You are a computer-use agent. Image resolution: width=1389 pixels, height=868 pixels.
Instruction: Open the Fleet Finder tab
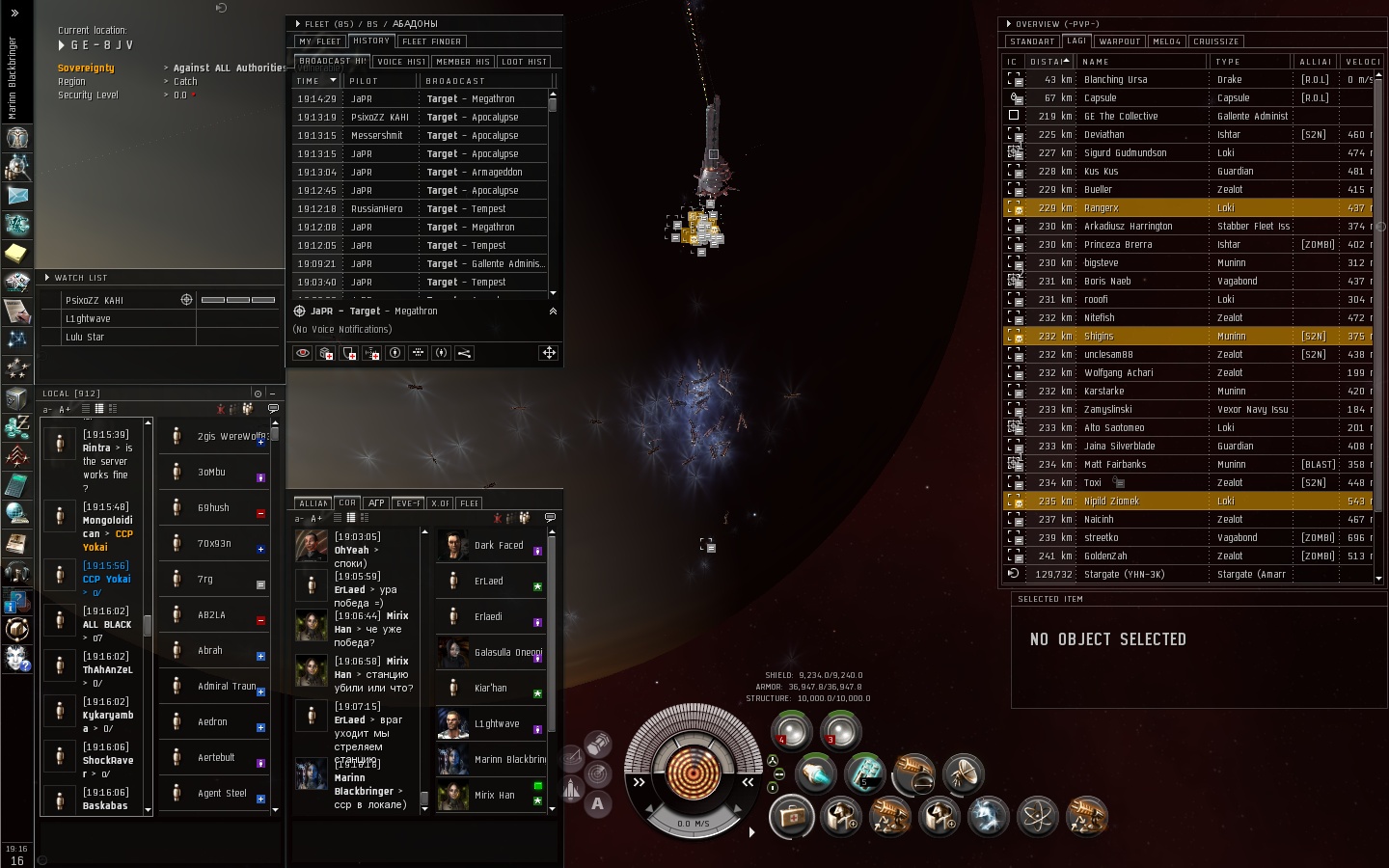coord(432,41)
